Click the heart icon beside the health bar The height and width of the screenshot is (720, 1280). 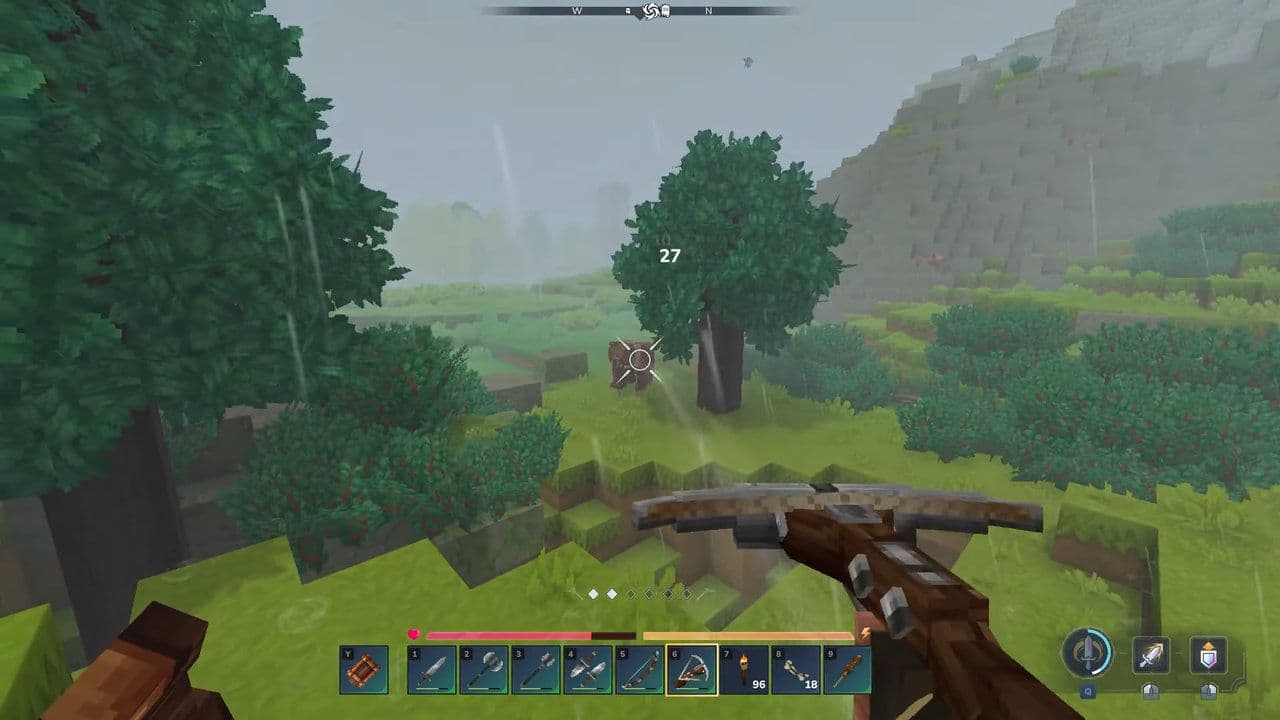[x=413, y=634]
